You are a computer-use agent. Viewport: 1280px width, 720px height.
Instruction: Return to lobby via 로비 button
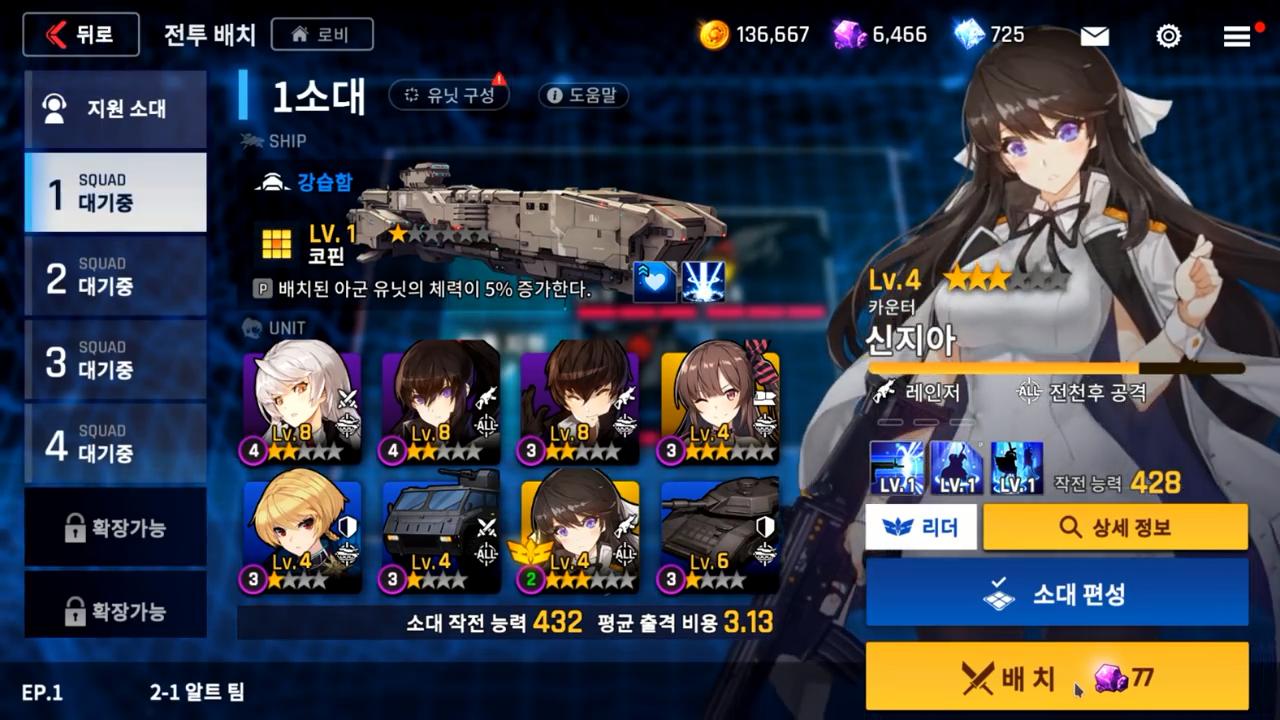[321, 35]
